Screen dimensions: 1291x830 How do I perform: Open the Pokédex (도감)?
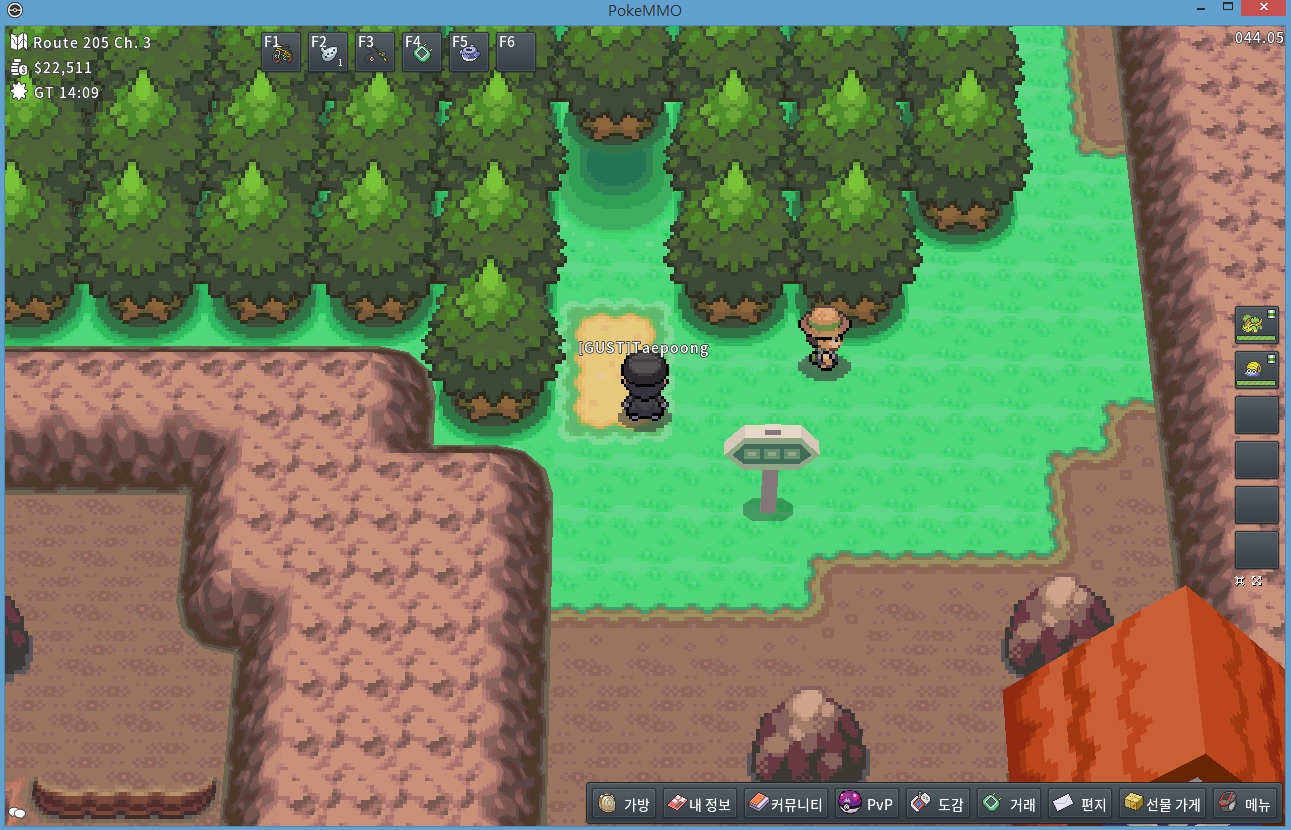pyautogui.click(x=937, y=804)
